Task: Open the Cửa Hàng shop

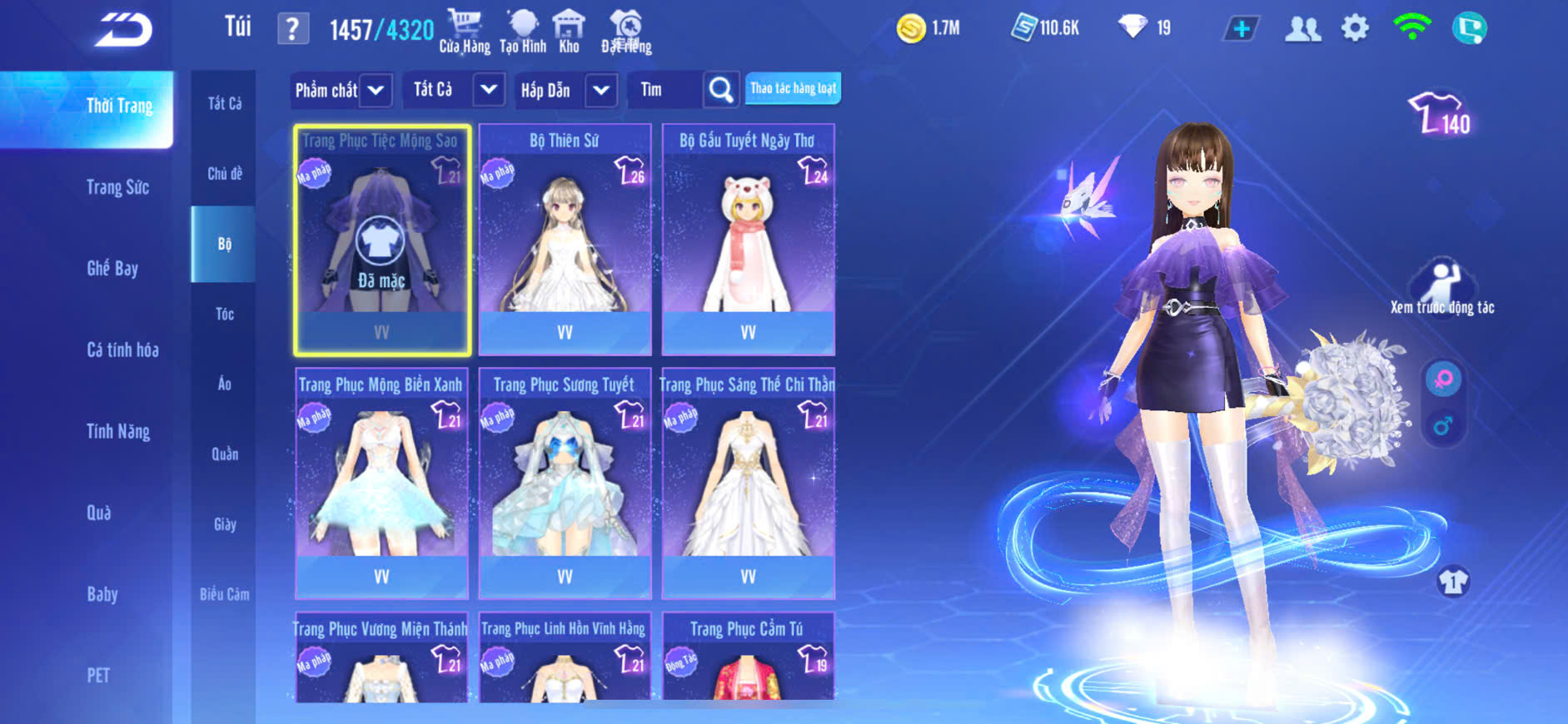Action: point(465,32)
